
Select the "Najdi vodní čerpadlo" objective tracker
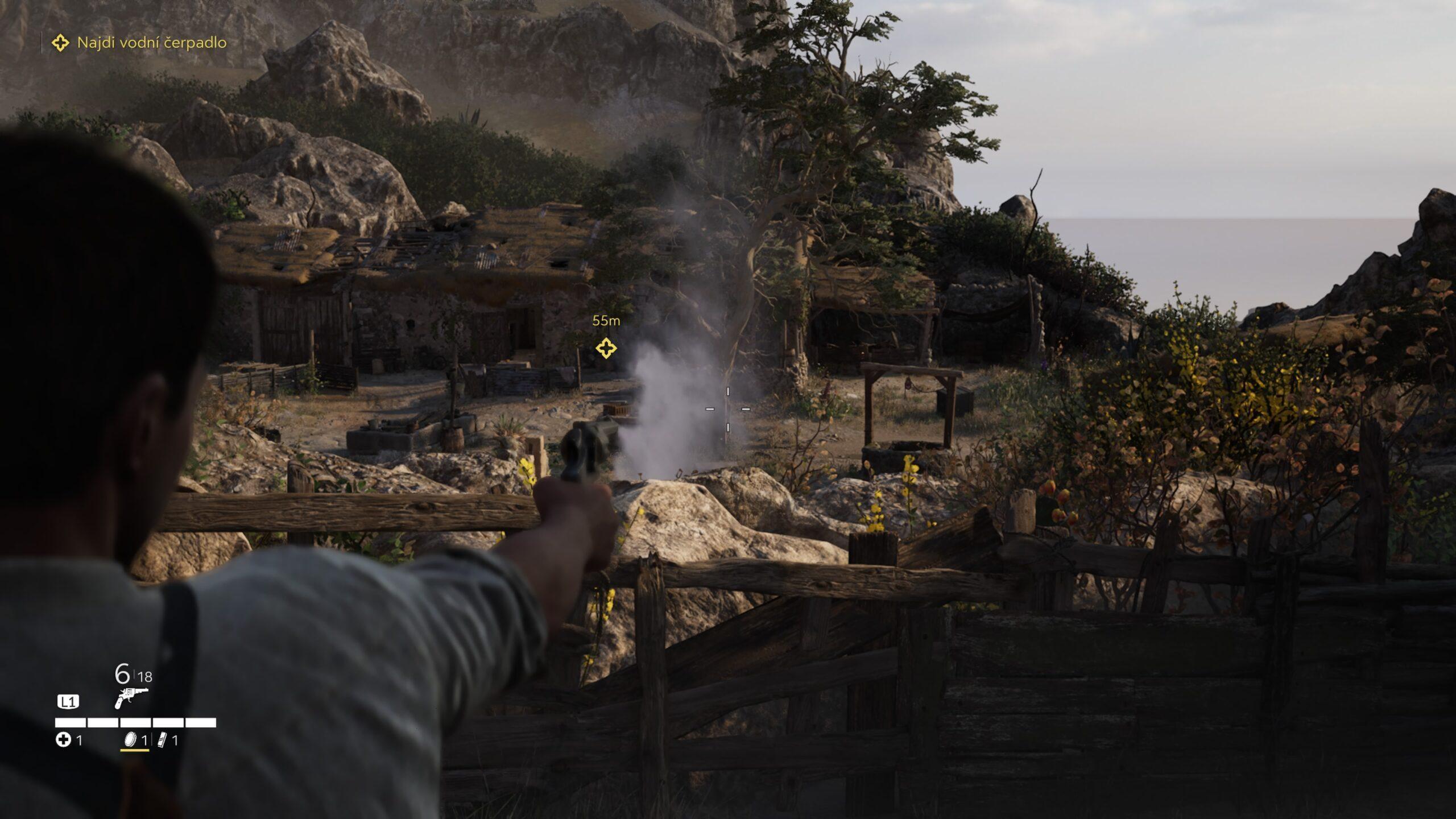(x=140, y=43)
